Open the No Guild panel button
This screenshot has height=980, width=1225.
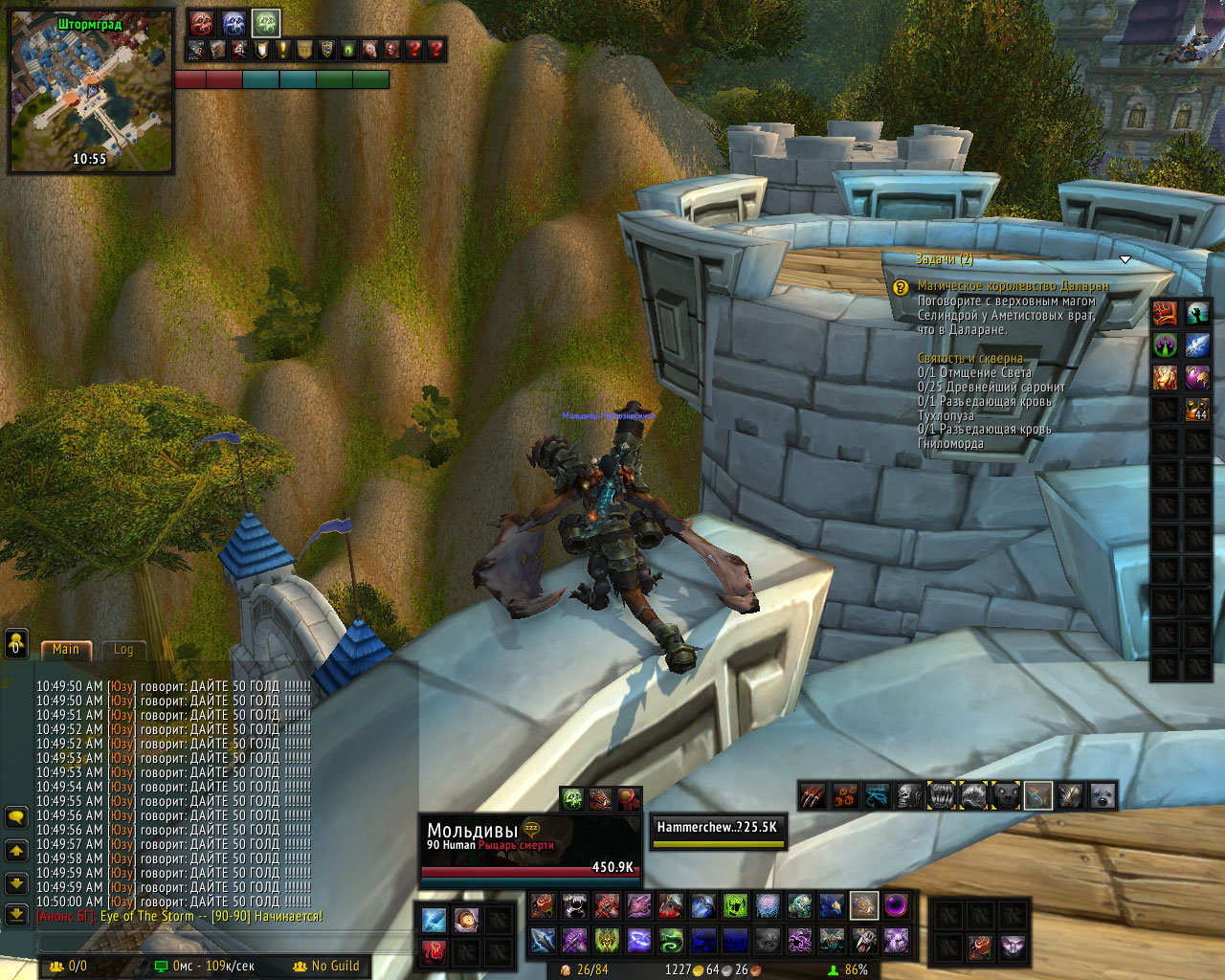pos(326,967)
